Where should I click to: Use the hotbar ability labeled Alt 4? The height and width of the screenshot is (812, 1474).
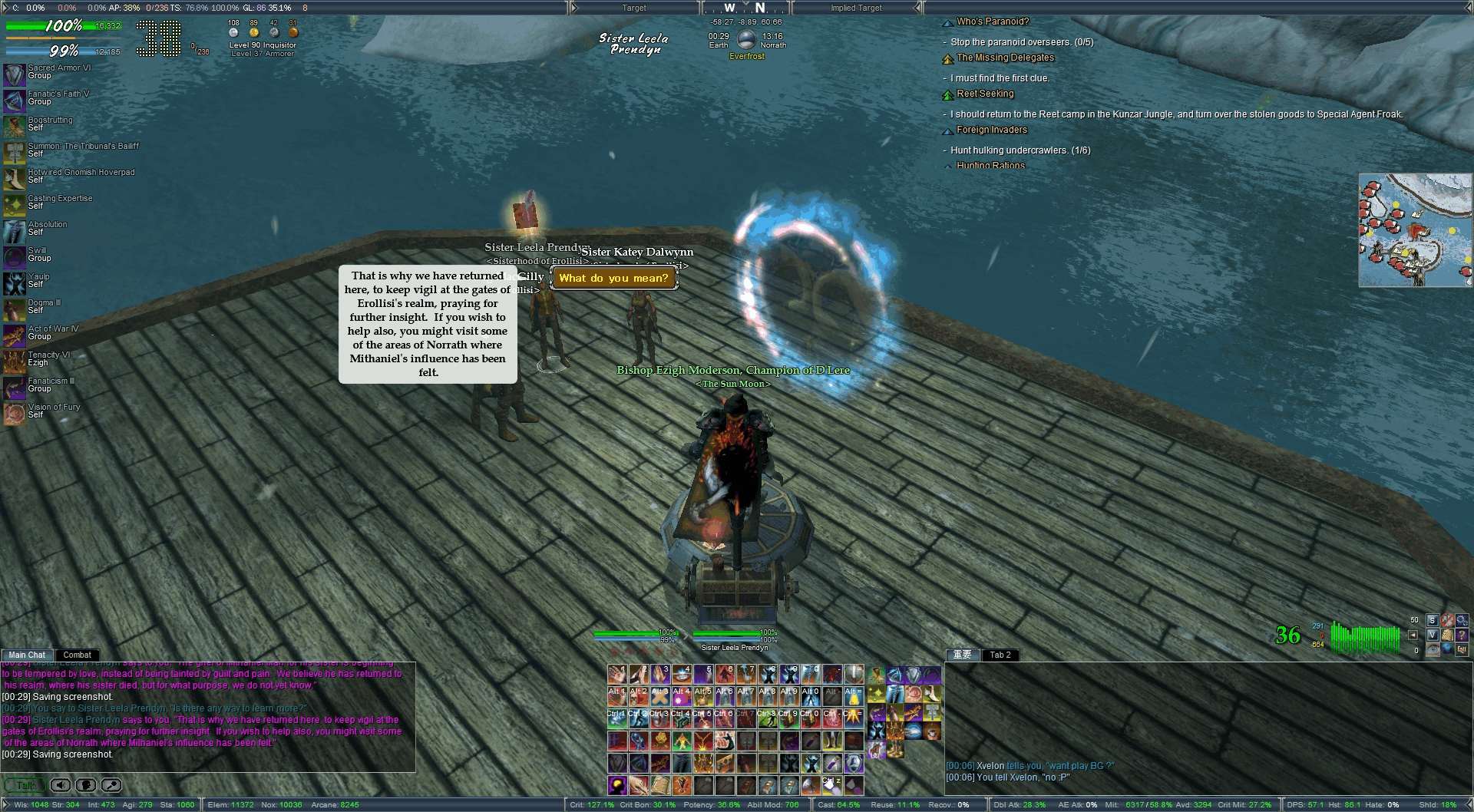coord(682,696)
